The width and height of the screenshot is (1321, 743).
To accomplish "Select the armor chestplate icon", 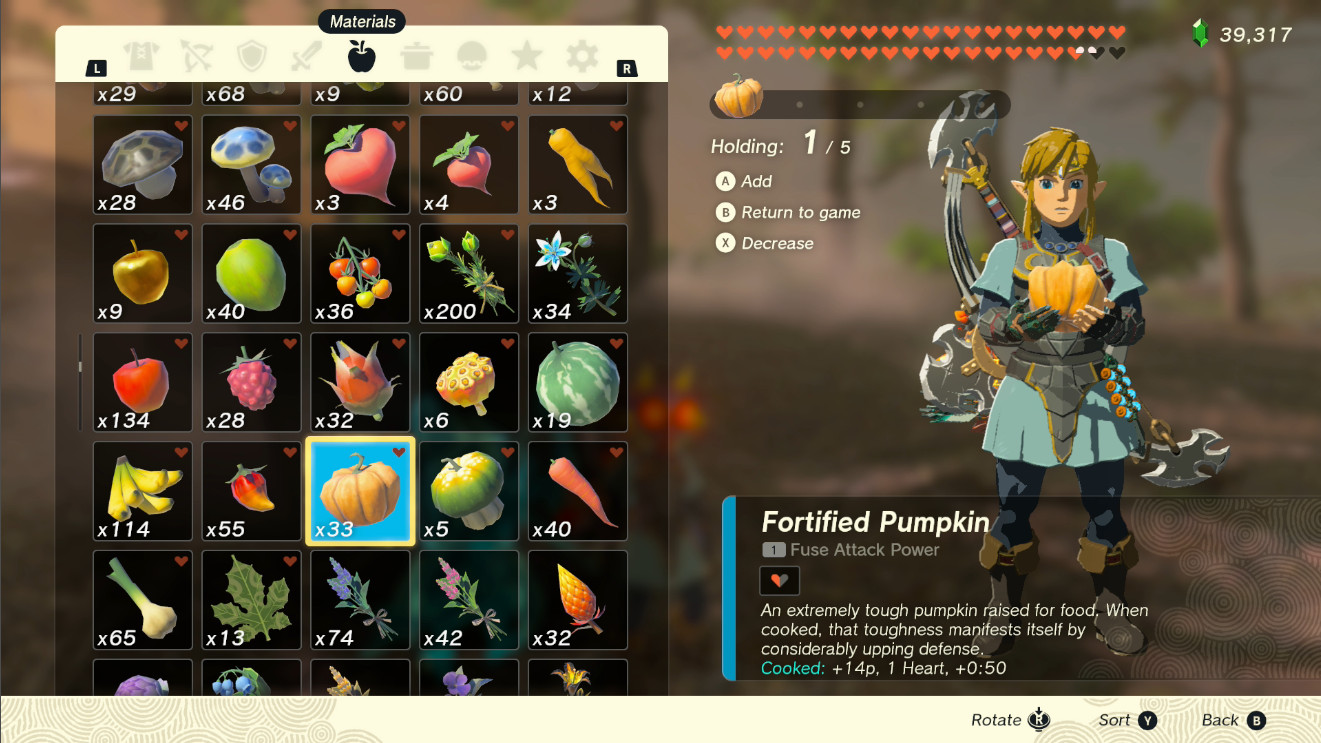I will click(x=141, y=57).
